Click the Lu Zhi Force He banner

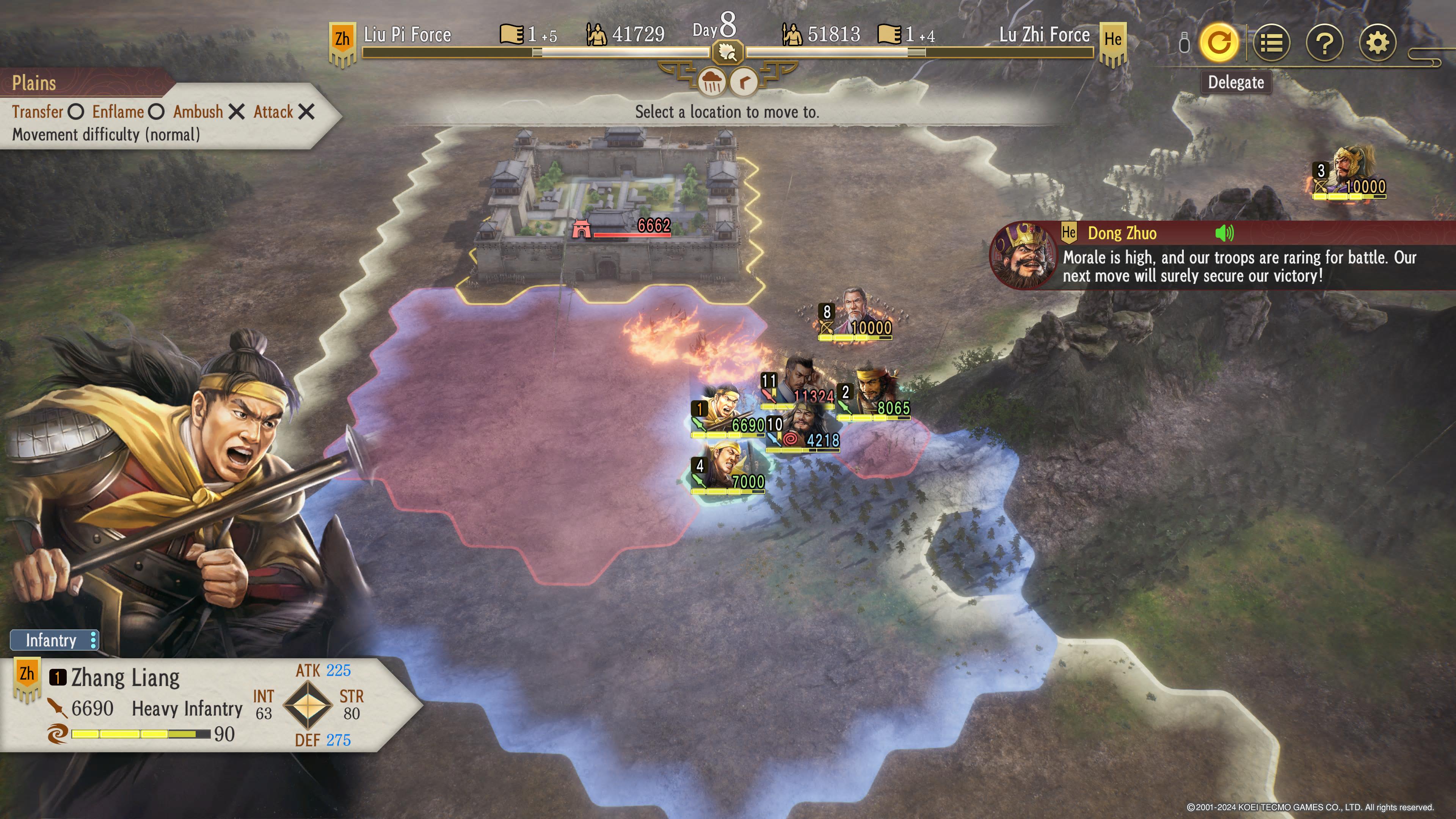pos(1112,42)
